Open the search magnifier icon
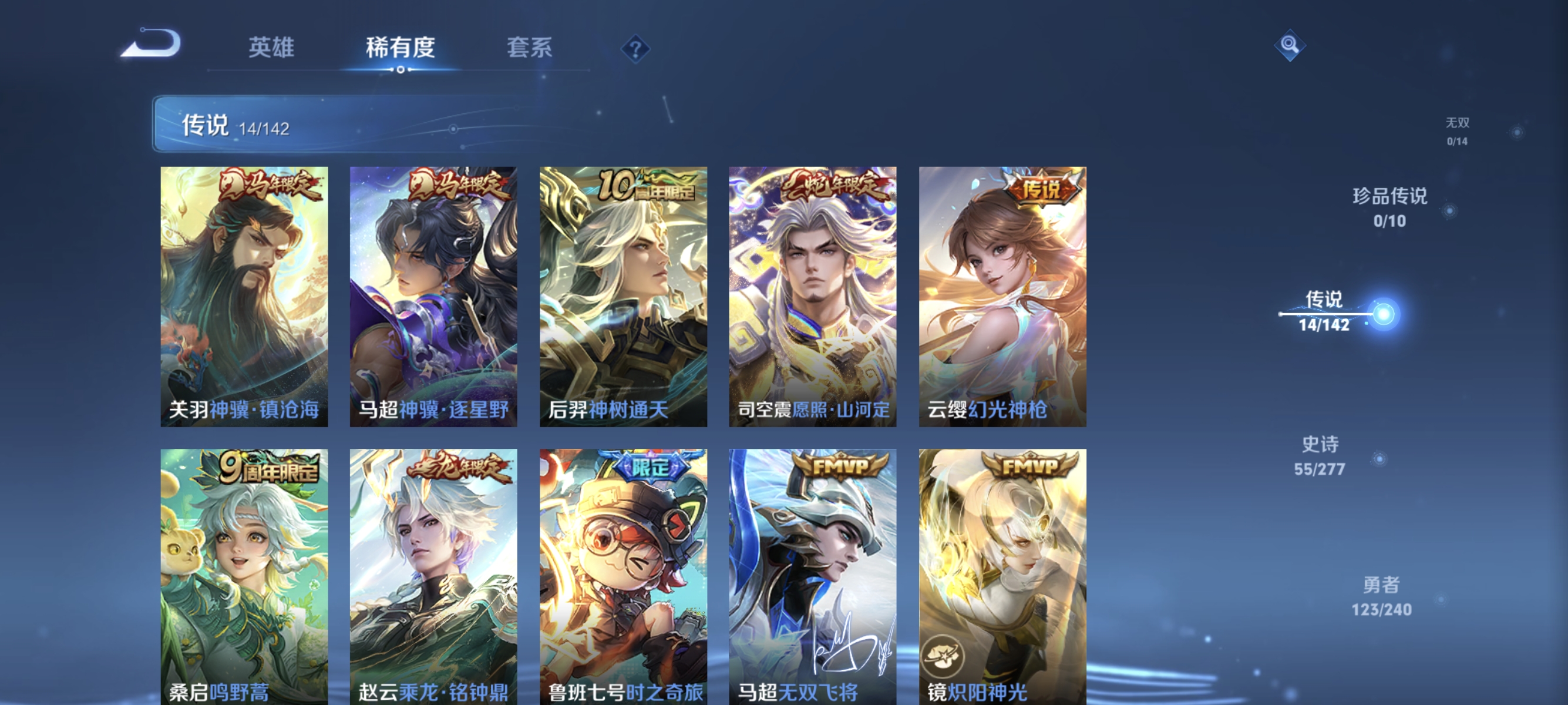This screenshot has height=705, width=1568. coord(1291,45)
